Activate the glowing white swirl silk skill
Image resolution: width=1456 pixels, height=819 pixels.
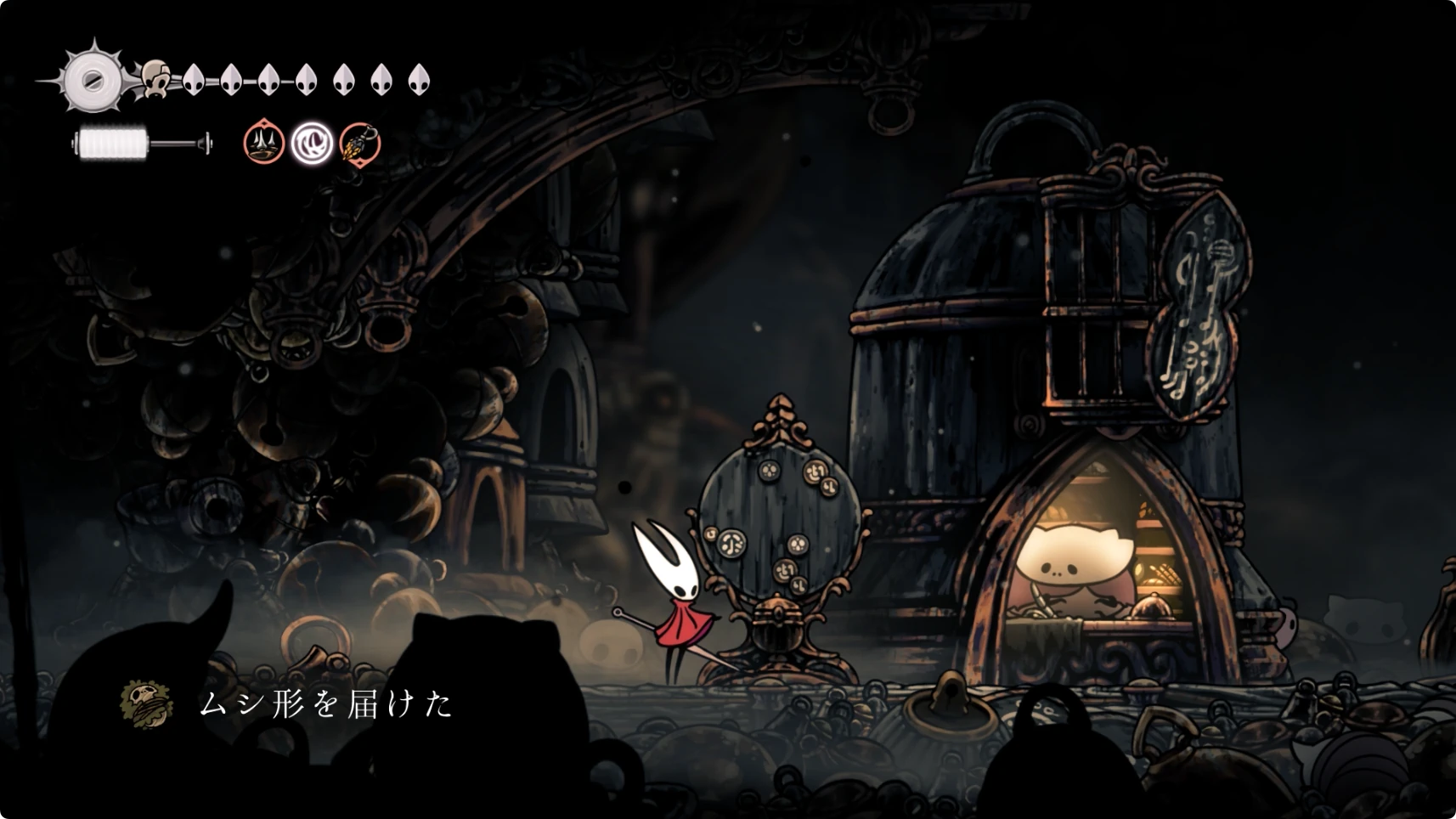(x=312, y=143)
